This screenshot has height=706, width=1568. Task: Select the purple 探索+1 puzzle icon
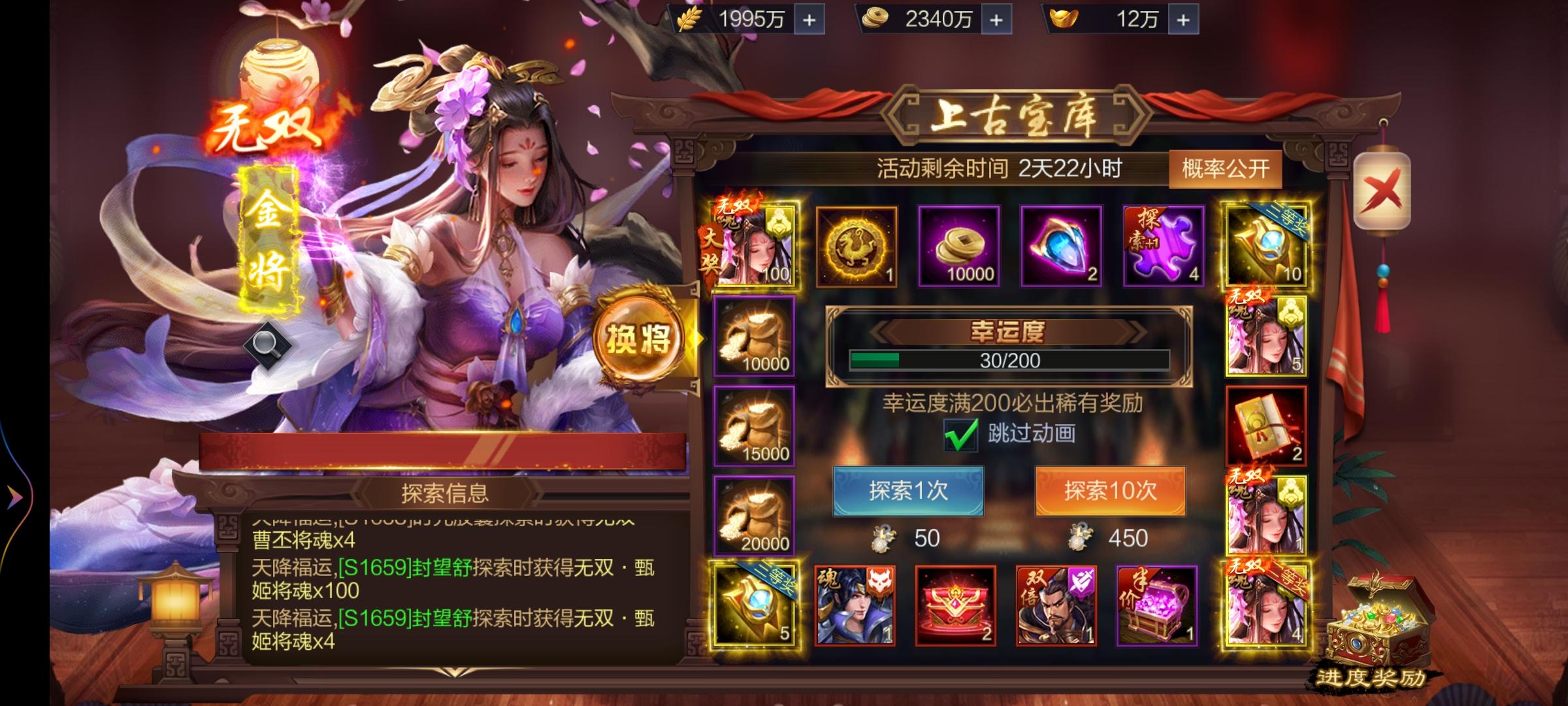click(1164, 245)
